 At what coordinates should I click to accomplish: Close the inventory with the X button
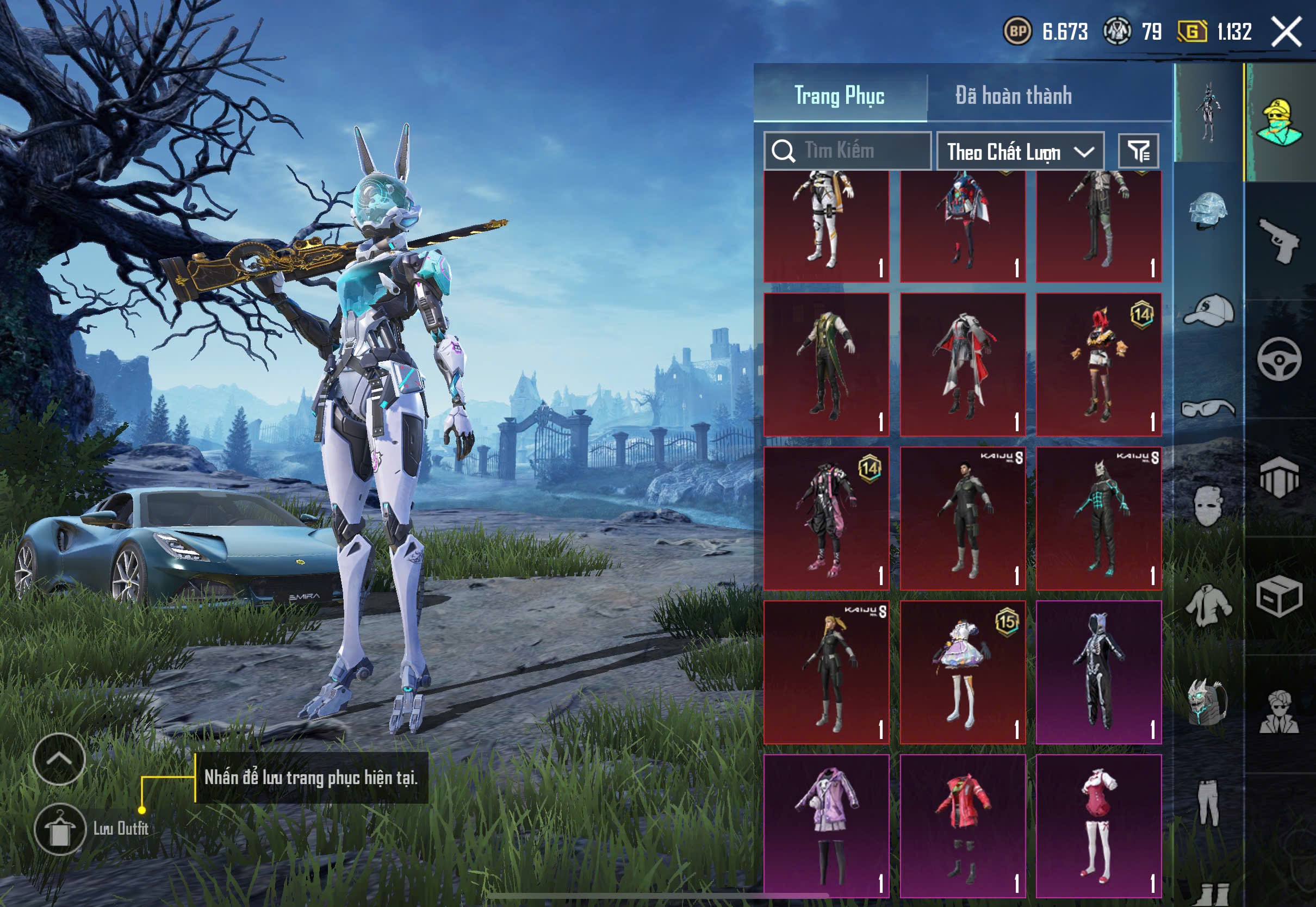1287,31
